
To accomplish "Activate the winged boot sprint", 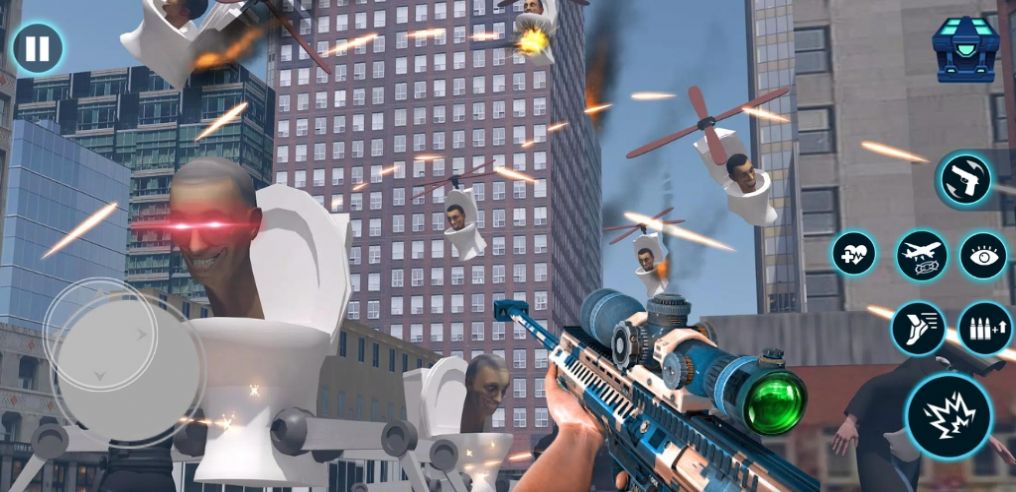I will [918, 328].
